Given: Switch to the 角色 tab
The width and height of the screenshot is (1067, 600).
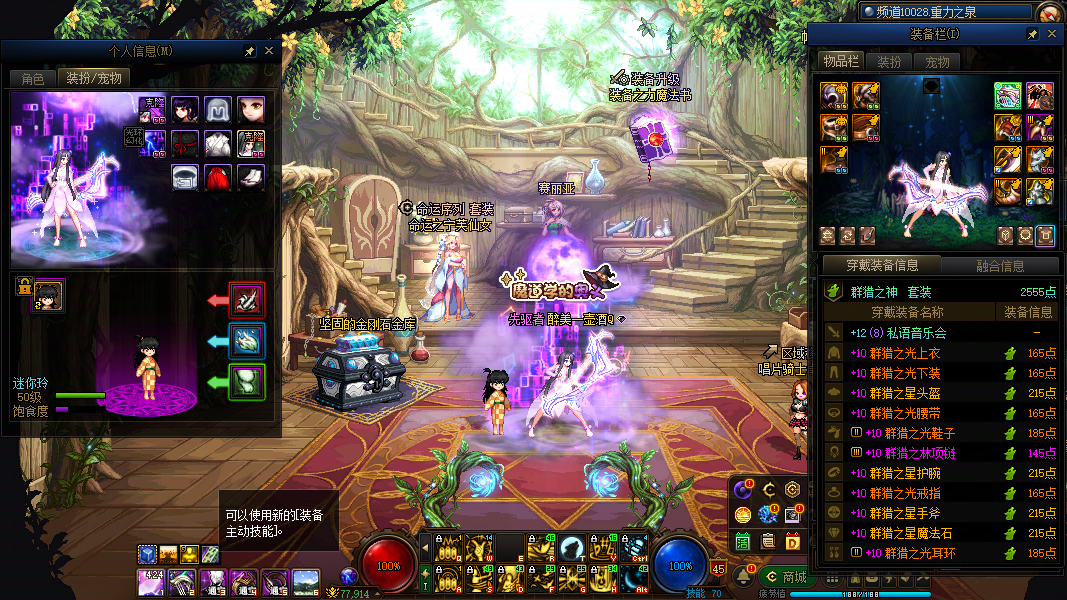Looking at the screenshot, I should (32, 78).
